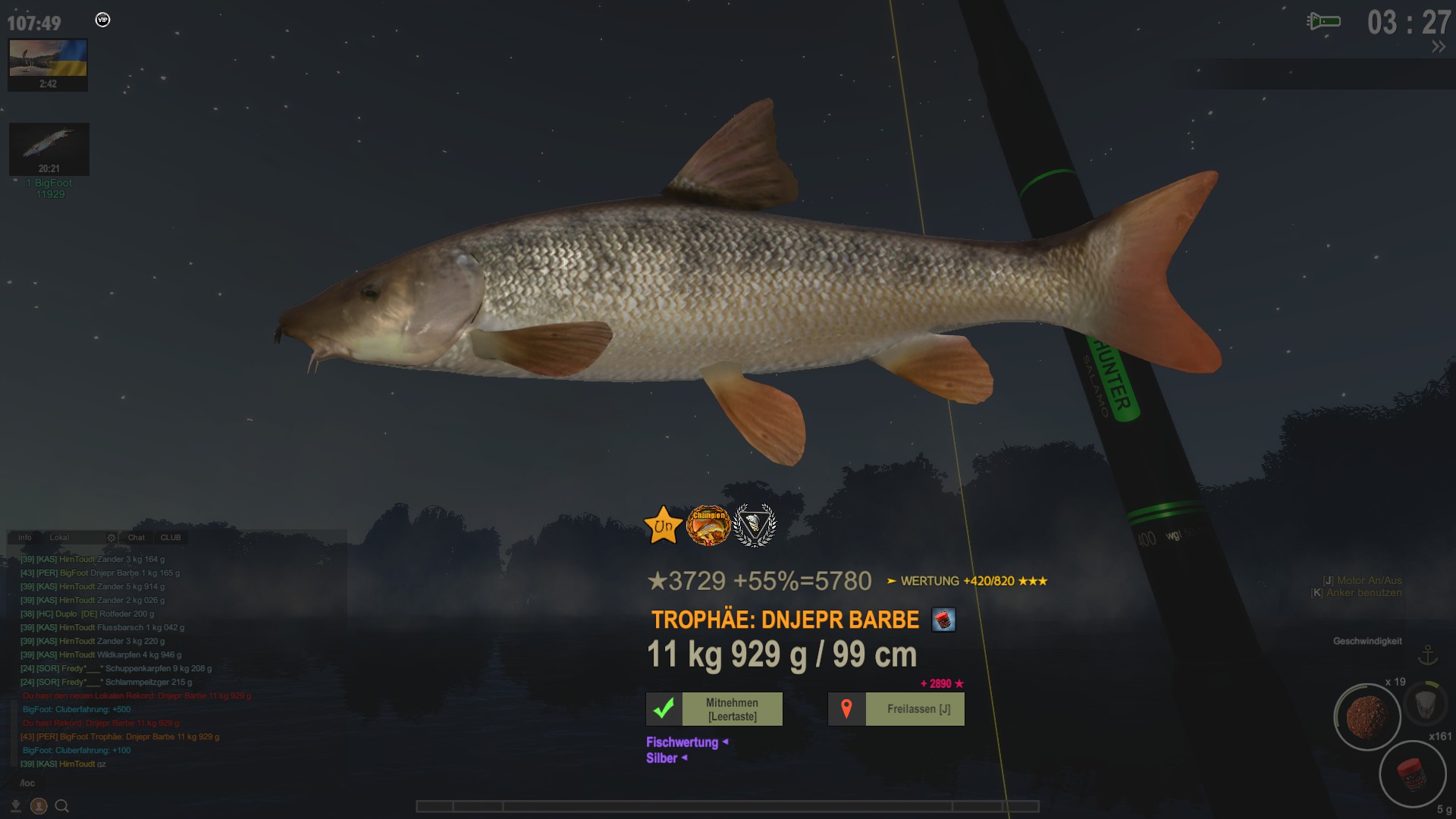Switch to the Lokal chat tab
The width and height of the screenshot is (1456, 819).
tap(60, 538)
